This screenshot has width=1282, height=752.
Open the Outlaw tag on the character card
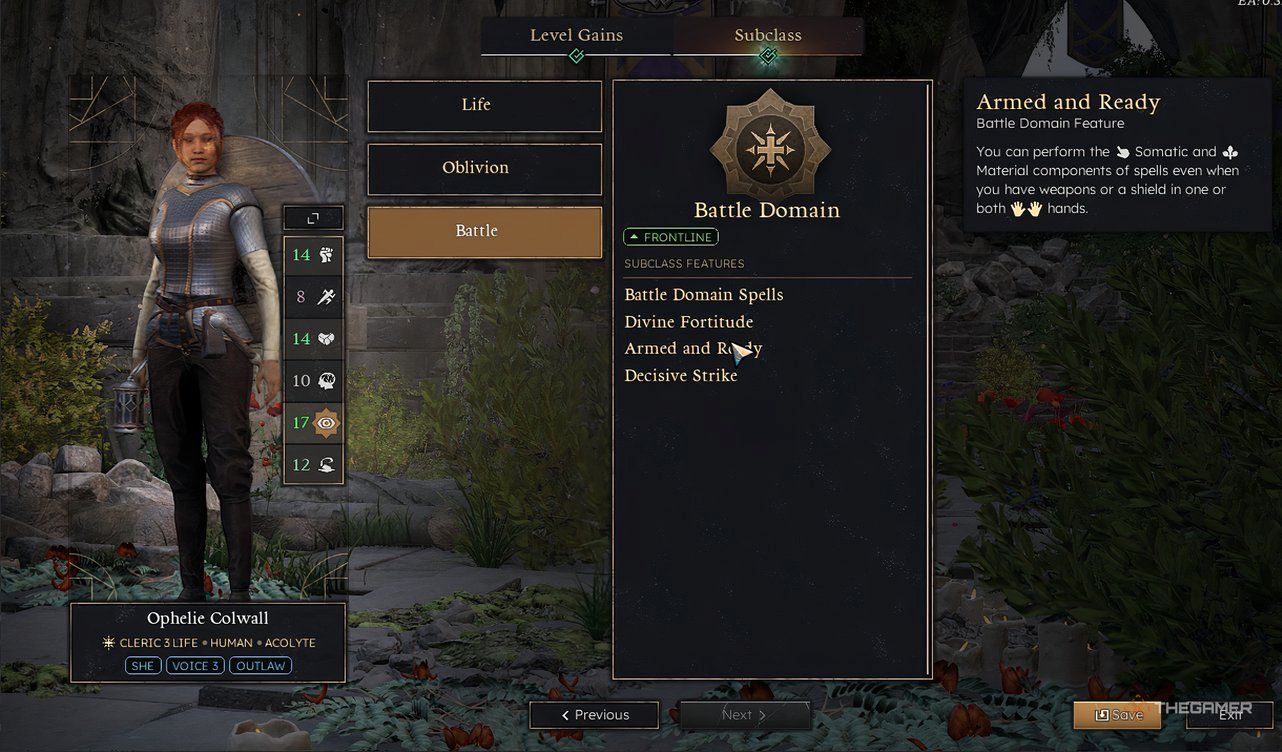[260, 666]
